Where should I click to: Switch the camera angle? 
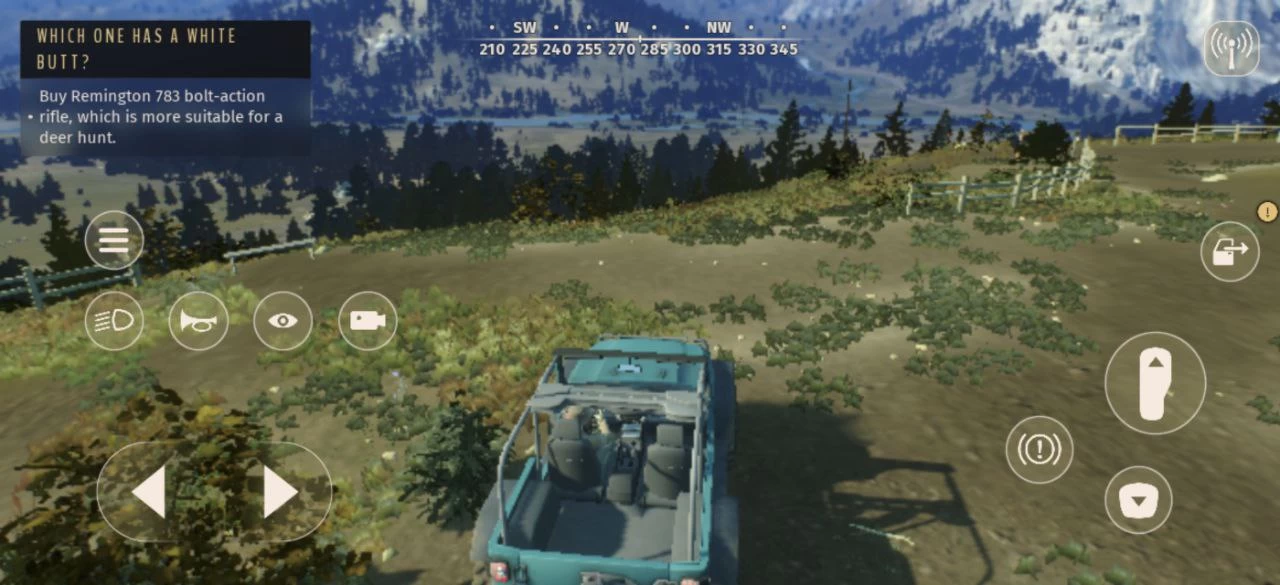click(368, 320)
